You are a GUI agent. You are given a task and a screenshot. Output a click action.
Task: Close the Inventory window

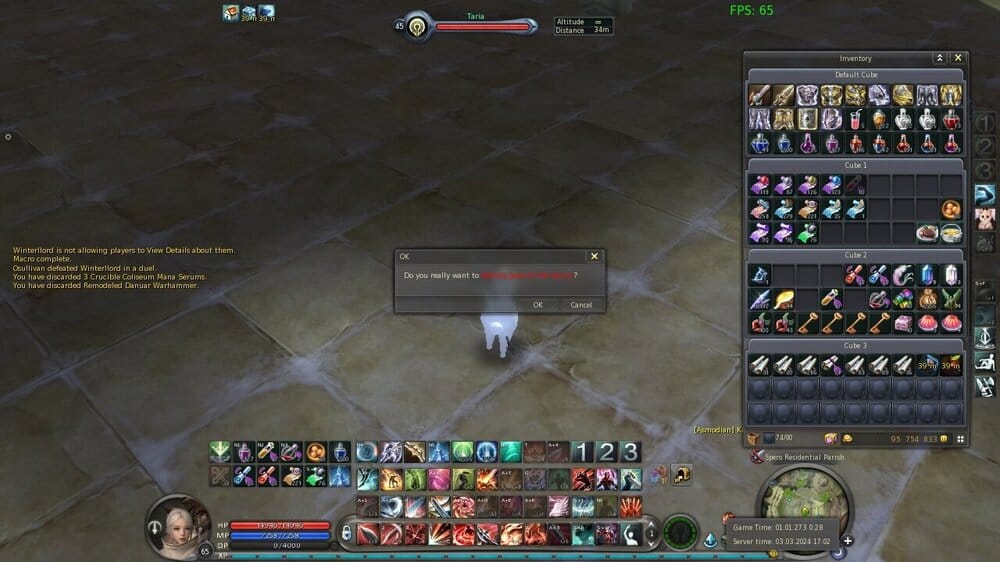(958, 59)
